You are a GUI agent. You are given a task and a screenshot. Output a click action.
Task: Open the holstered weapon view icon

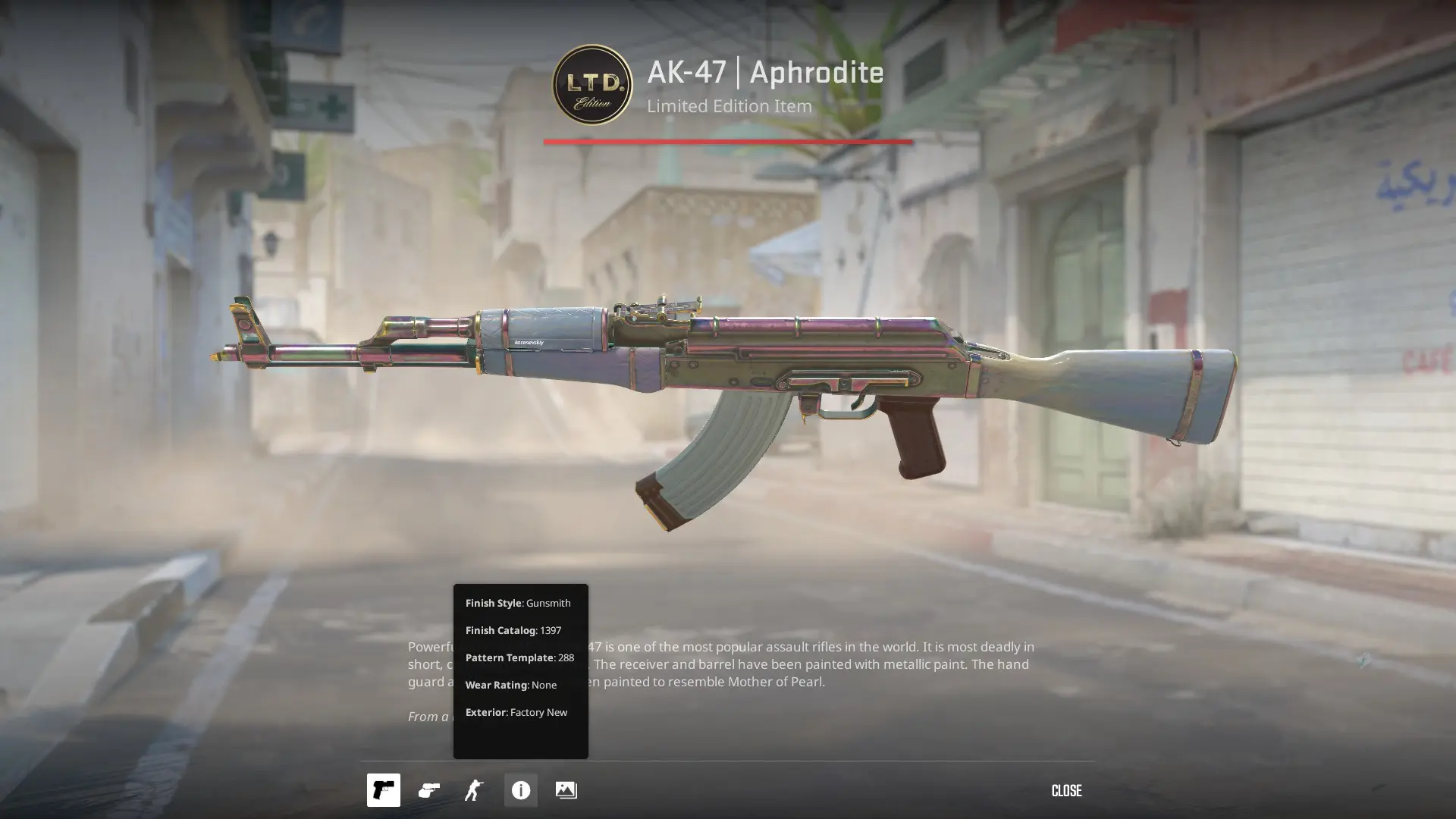428,790
